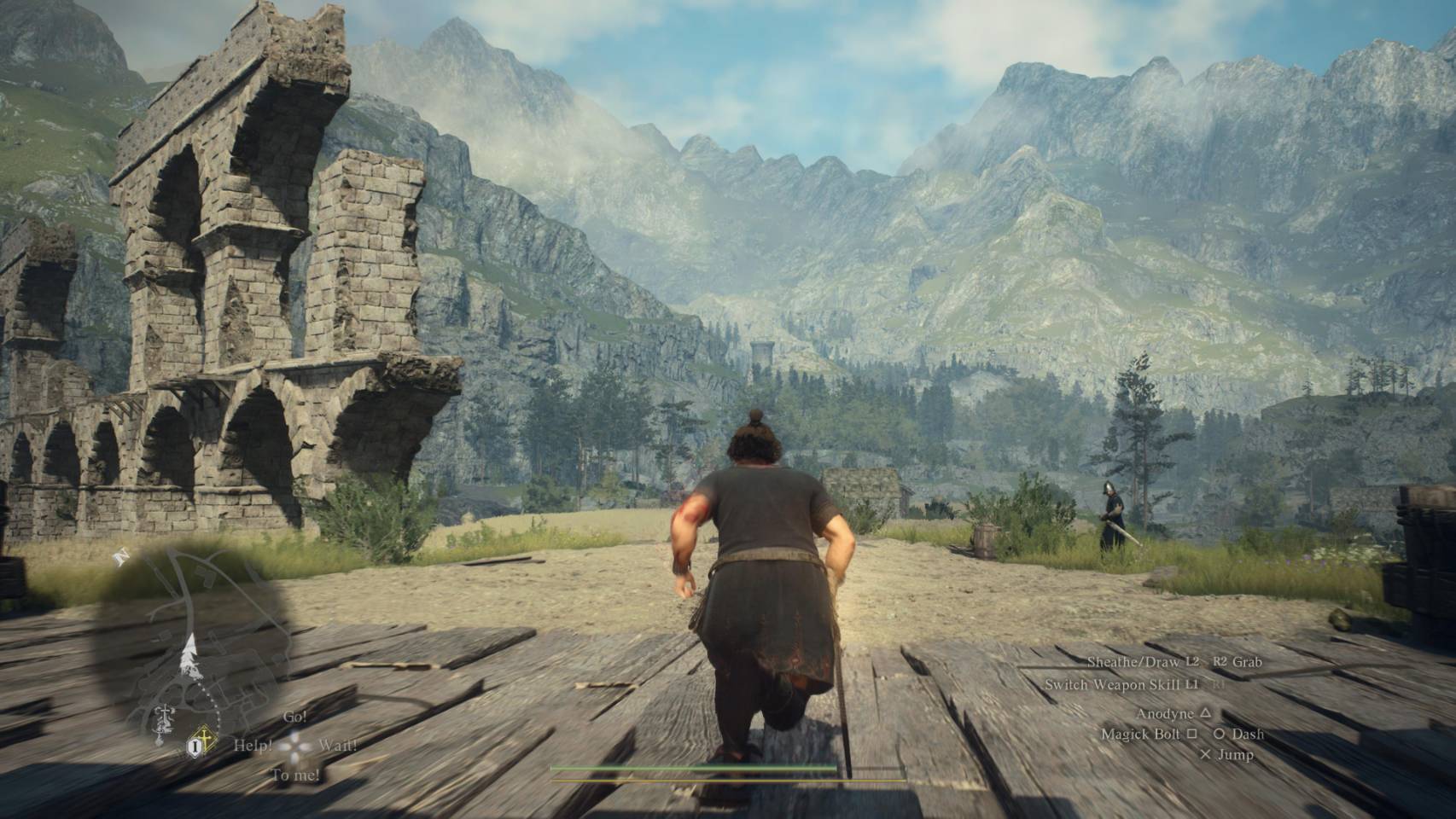Activate the Magick Bolt skill label
Viewport: 1456px width, 819px height.
[1141, 734]
